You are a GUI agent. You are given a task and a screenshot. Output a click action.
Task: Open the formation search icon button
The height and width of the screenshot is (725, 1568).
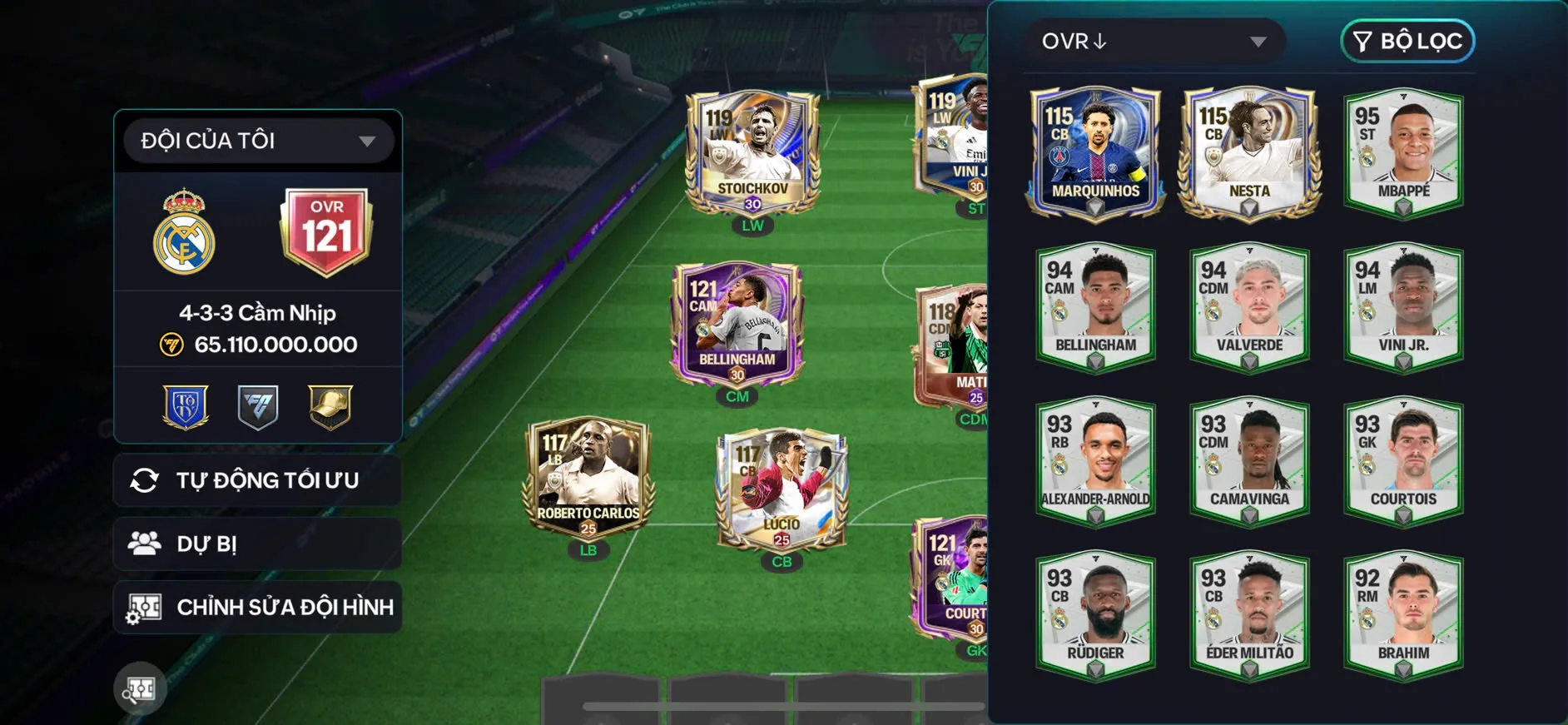point(140,688)
